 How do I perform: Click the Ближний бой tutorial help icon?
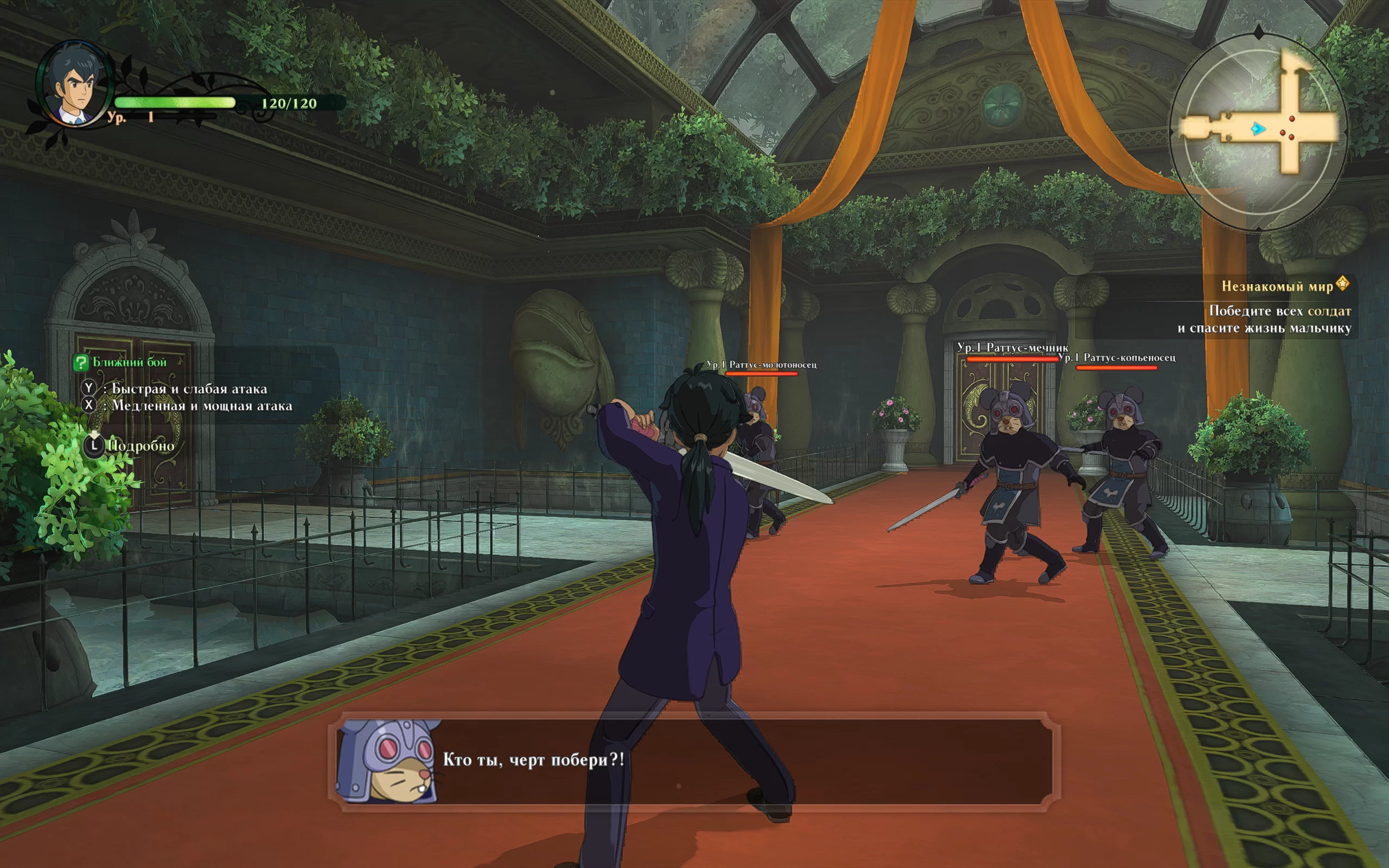point(81,362)
